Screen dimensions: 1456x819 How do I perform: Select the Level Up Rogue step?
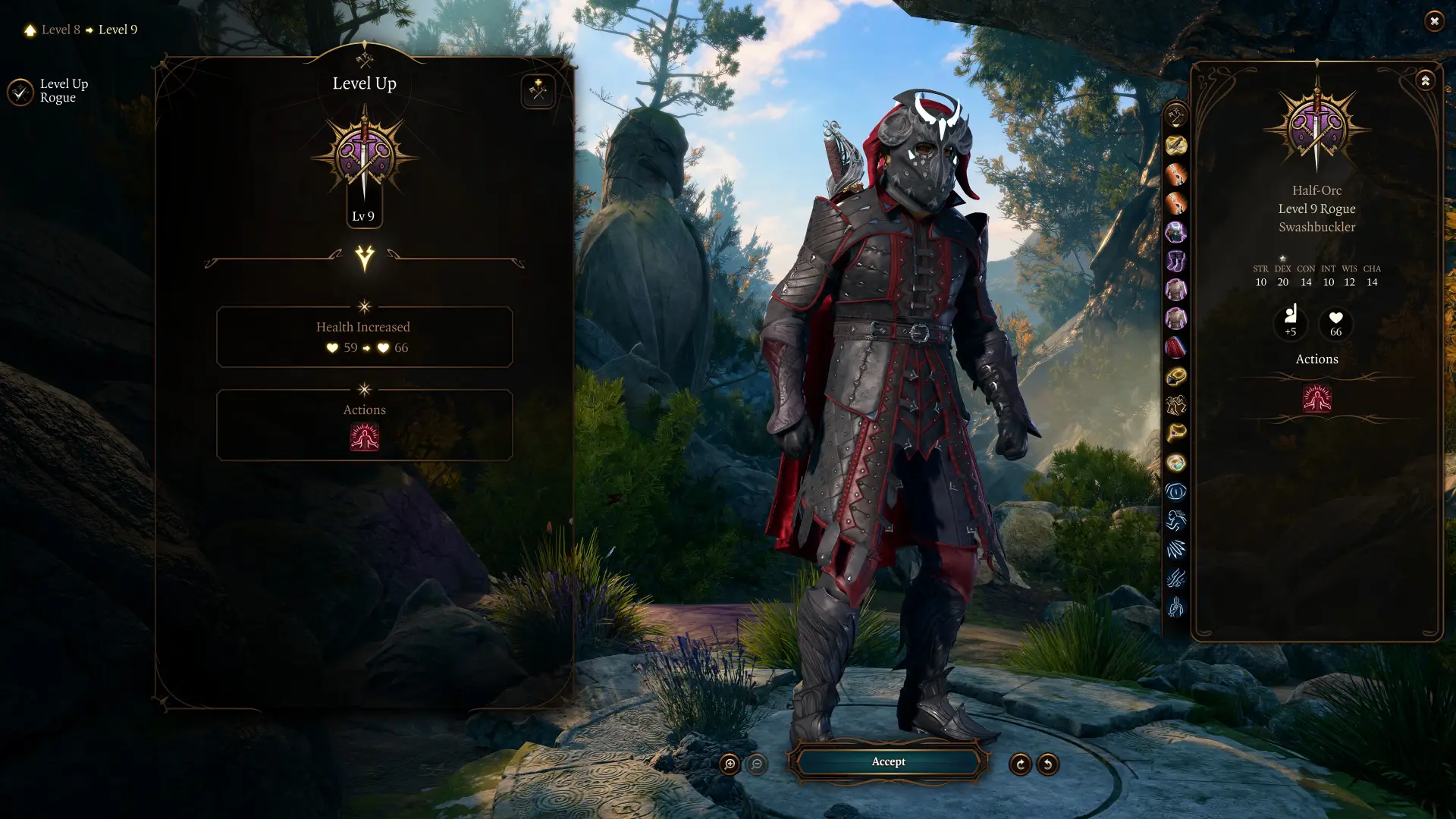click(x=20, y=92)
